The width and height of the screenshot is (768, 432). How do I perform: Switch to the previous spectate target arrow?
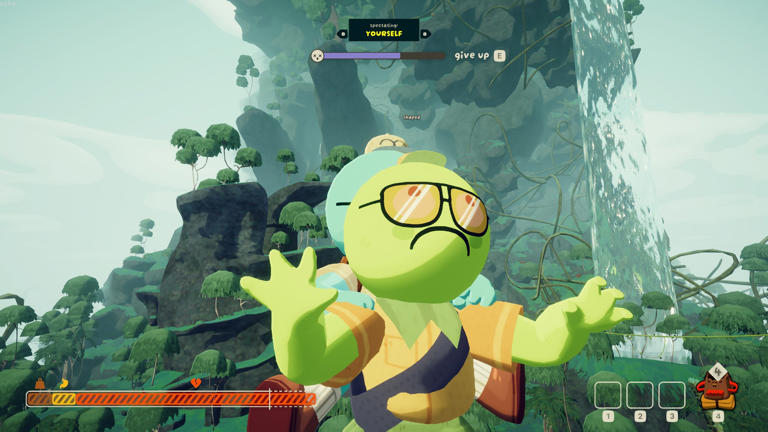click(x=342, y=34)
